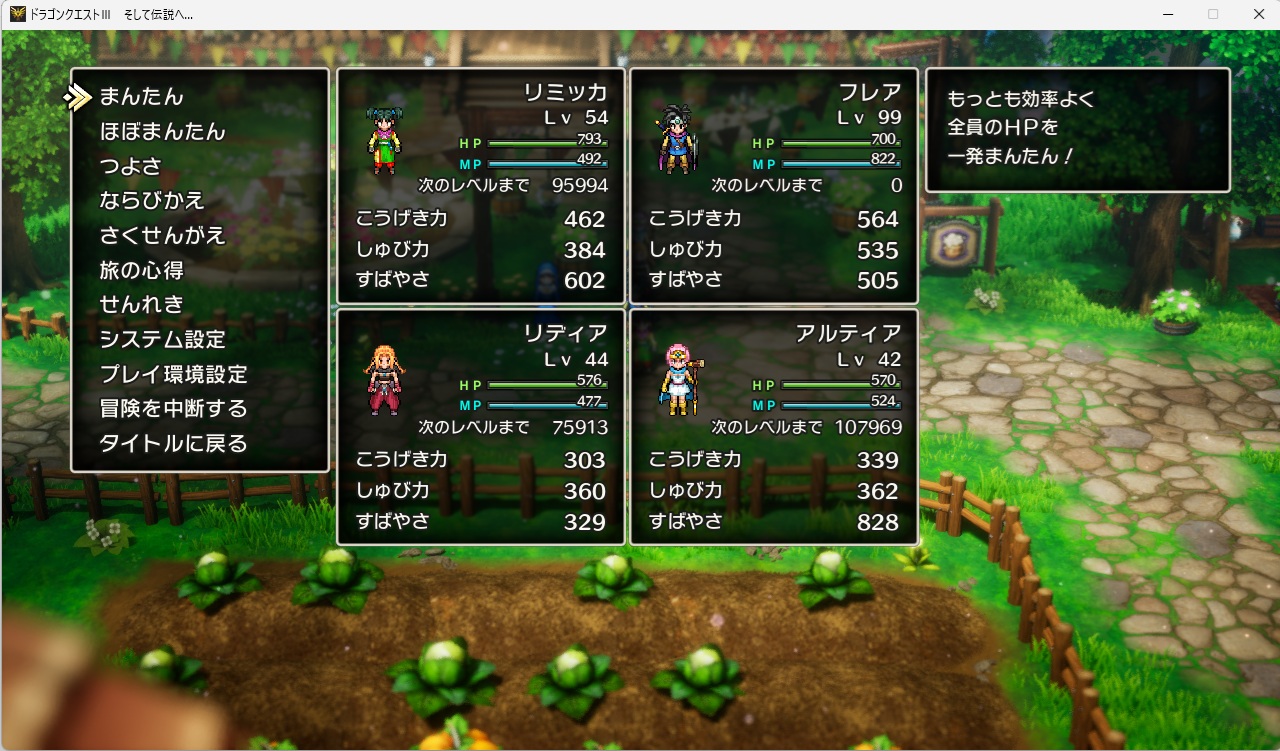Image resolution: width=1280 pixels, height=751 pixels.
Task: Select まんたん to fully heal the party
Action: point(141,97)
